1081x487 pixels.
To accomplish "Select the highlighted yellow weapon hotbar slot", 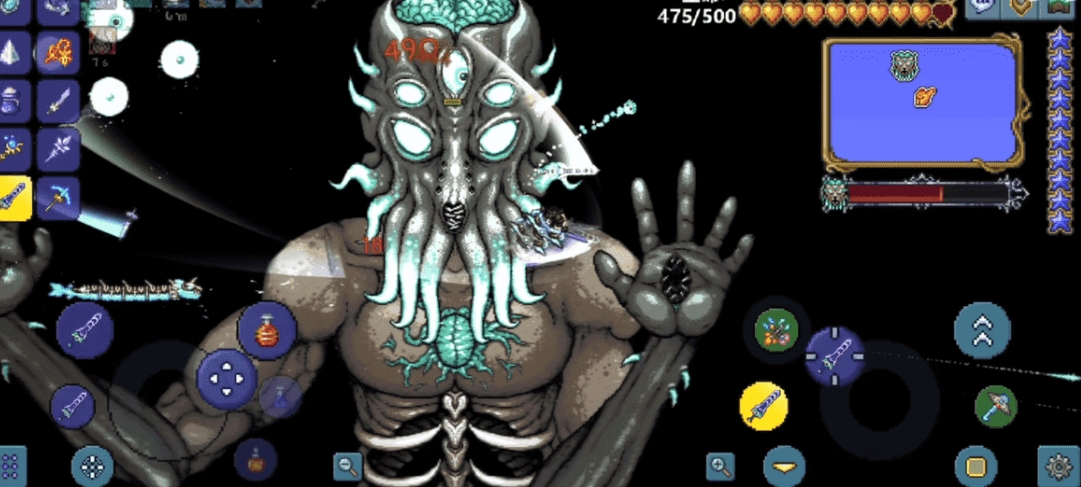I will [x=14, y=197].
